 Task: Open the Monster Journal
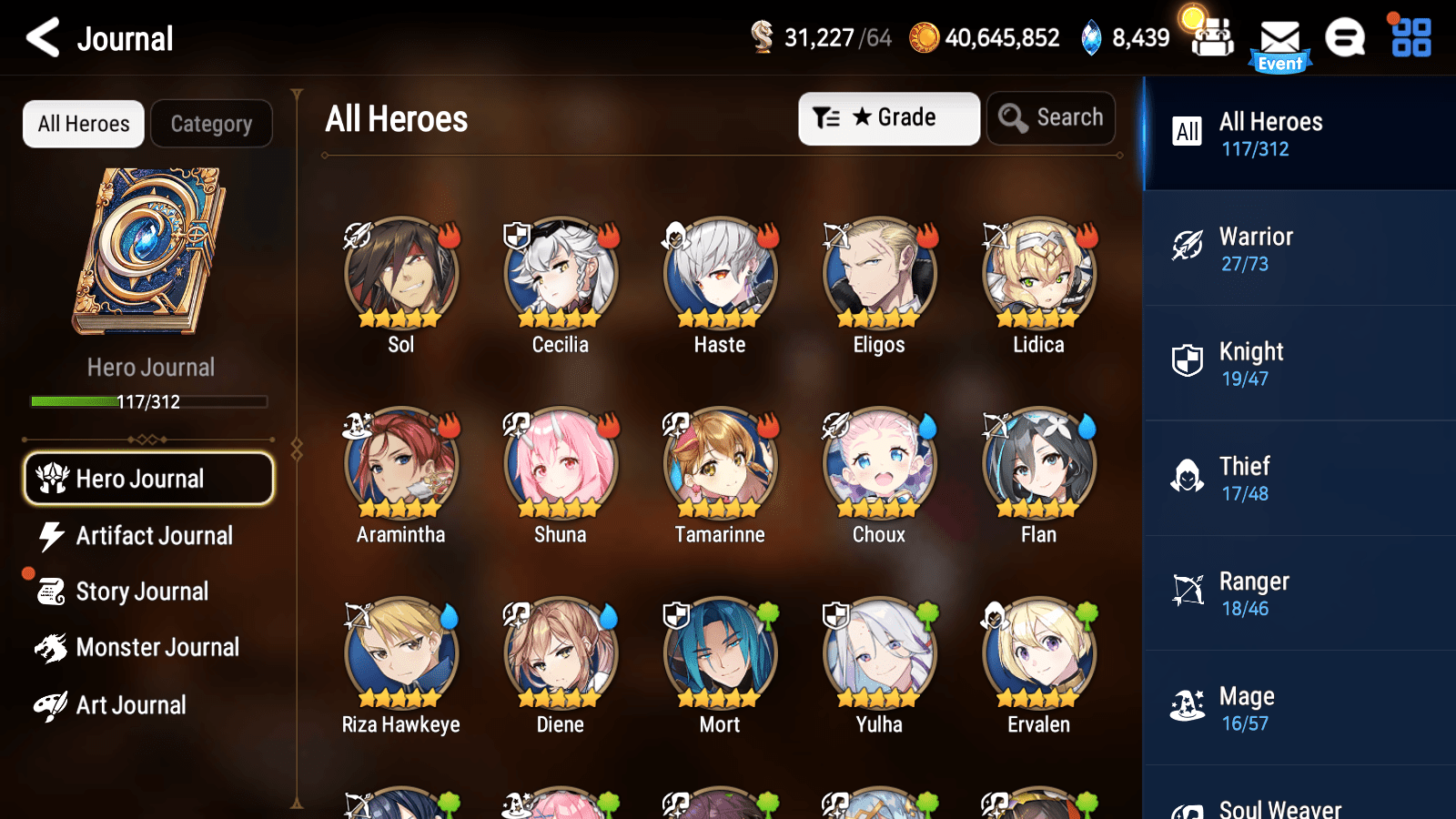pyautogui.click(x=158, y=647)
